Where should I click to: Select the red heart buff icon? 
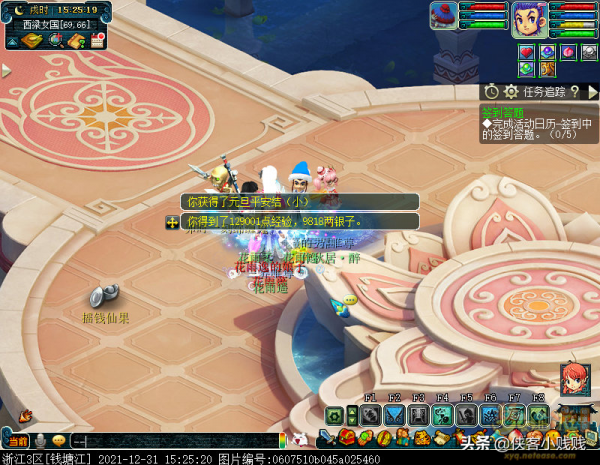527,52
